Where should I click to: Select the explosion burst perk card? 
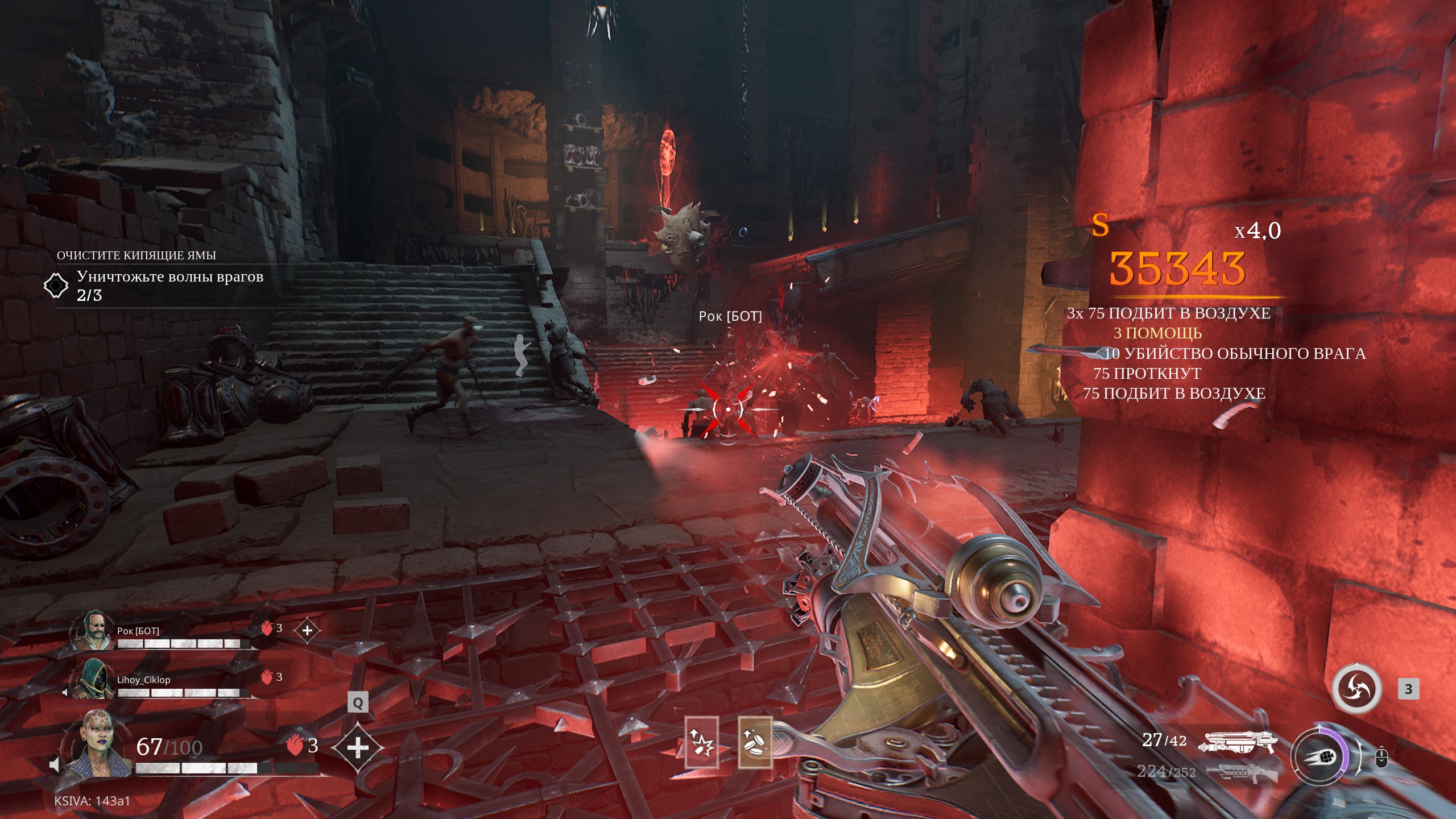point(701,742)
